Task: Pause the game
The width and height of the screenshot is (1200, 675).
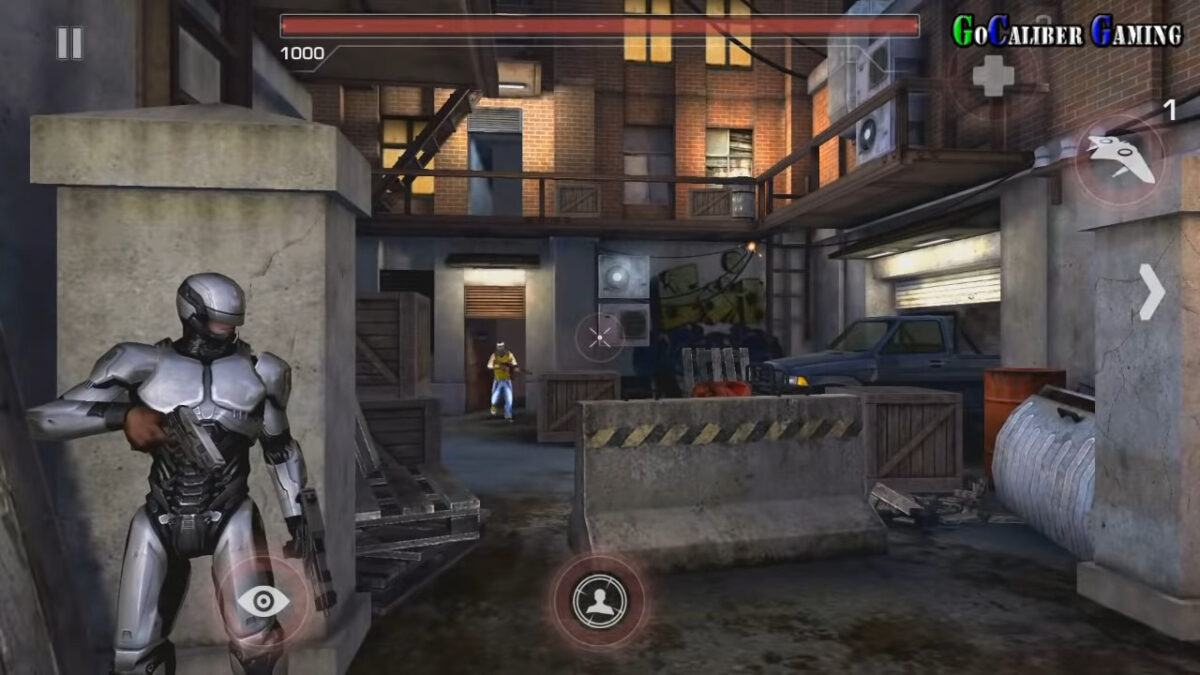Action: [69, 43]
